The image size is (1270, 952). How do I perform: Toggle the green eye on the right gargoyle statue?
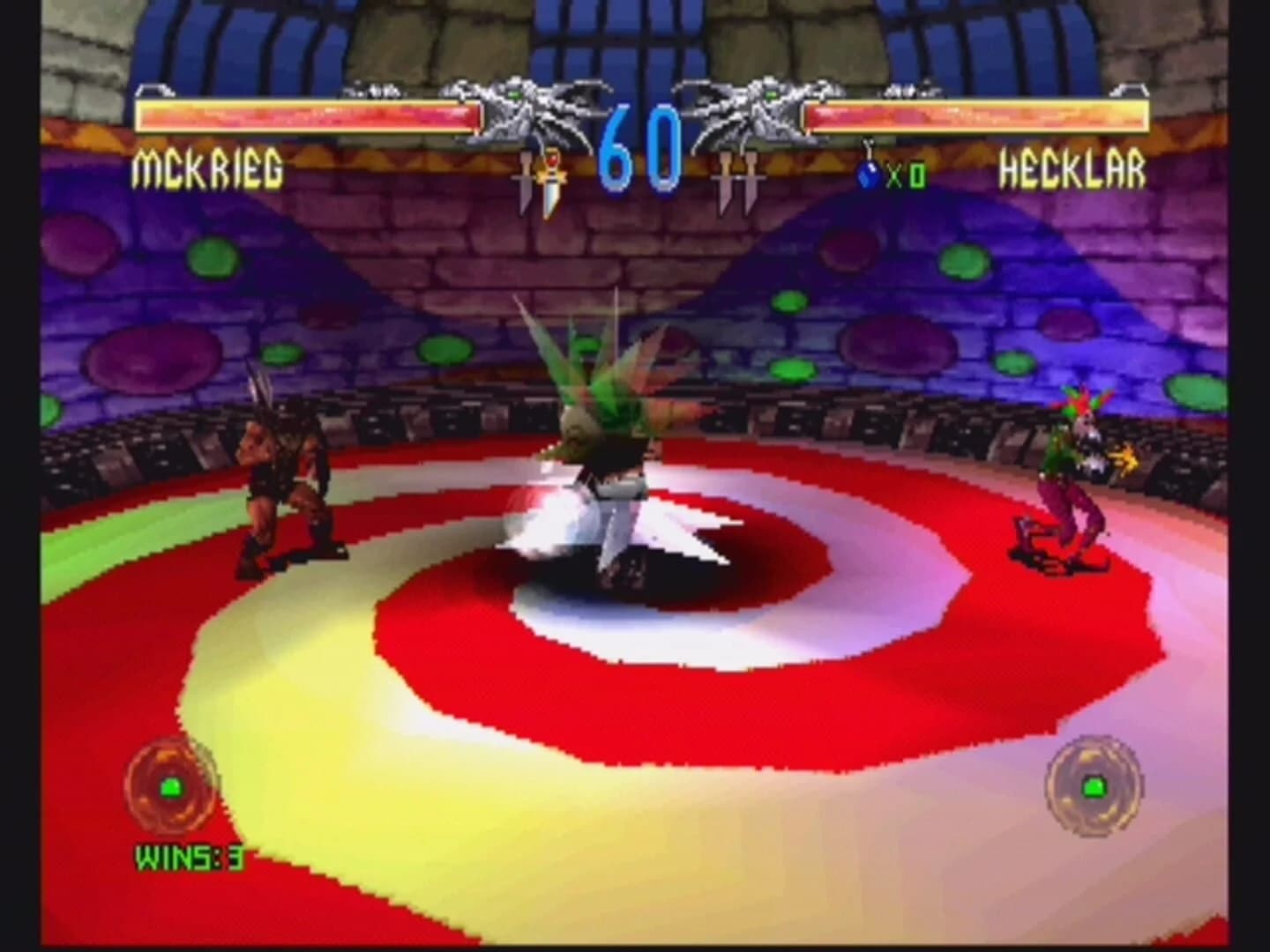[770, 94]
